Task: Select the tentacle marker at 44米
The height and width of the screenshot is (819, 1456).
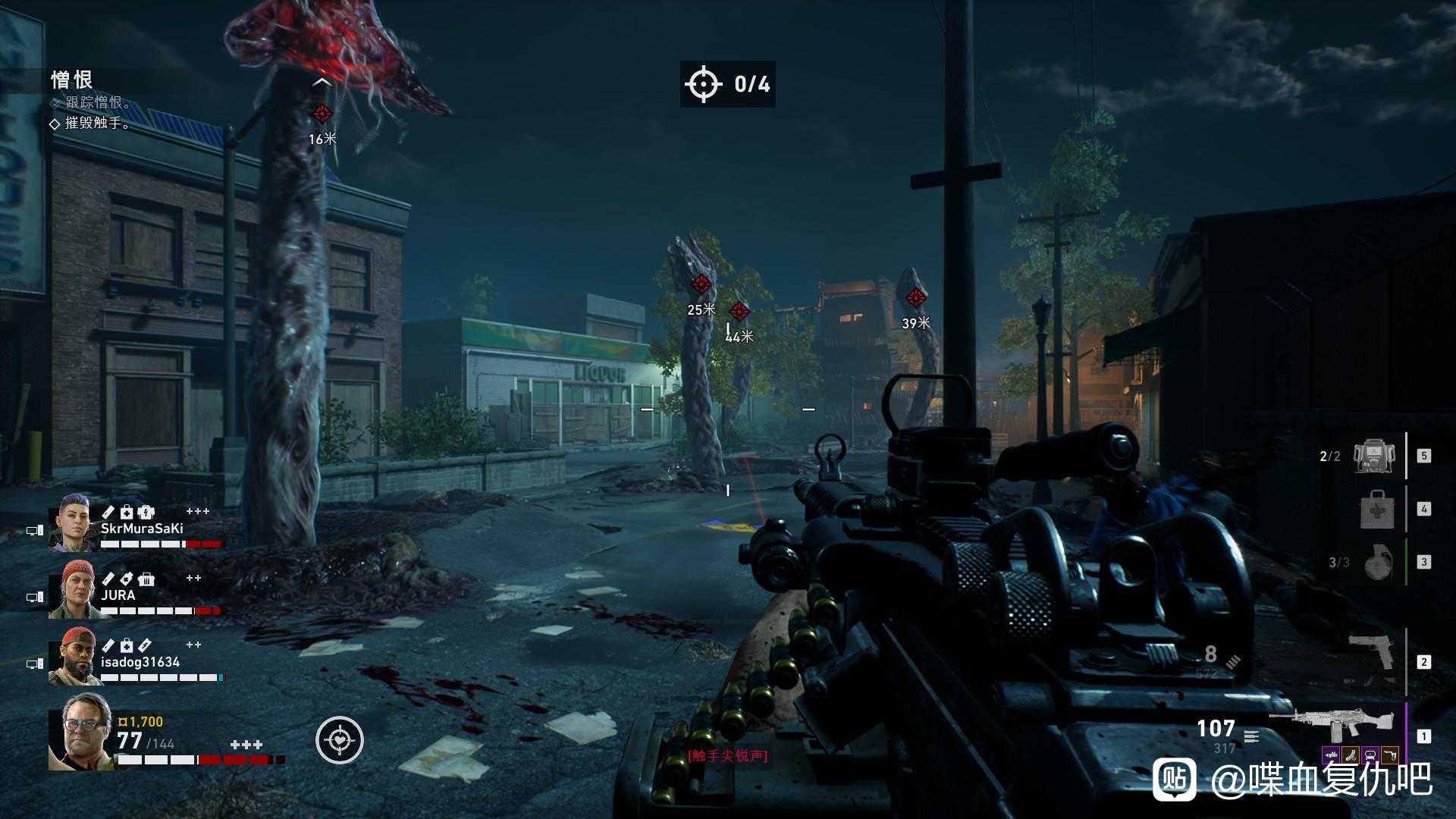Action: pyautogui.click(x=739, y=311)
